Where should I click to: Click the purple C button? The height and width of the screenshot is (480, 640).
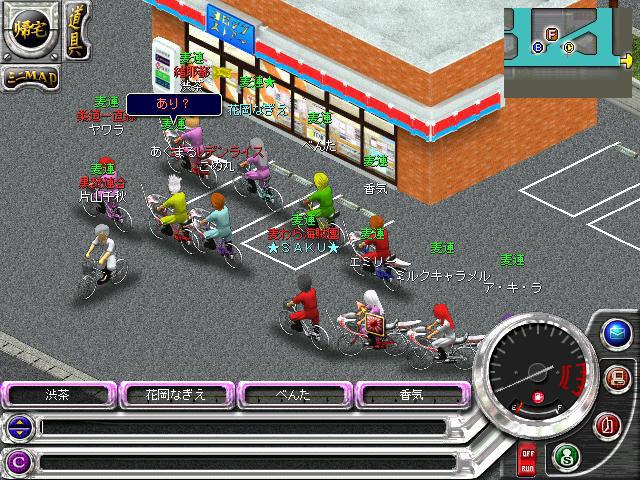(x=17, y=461)
